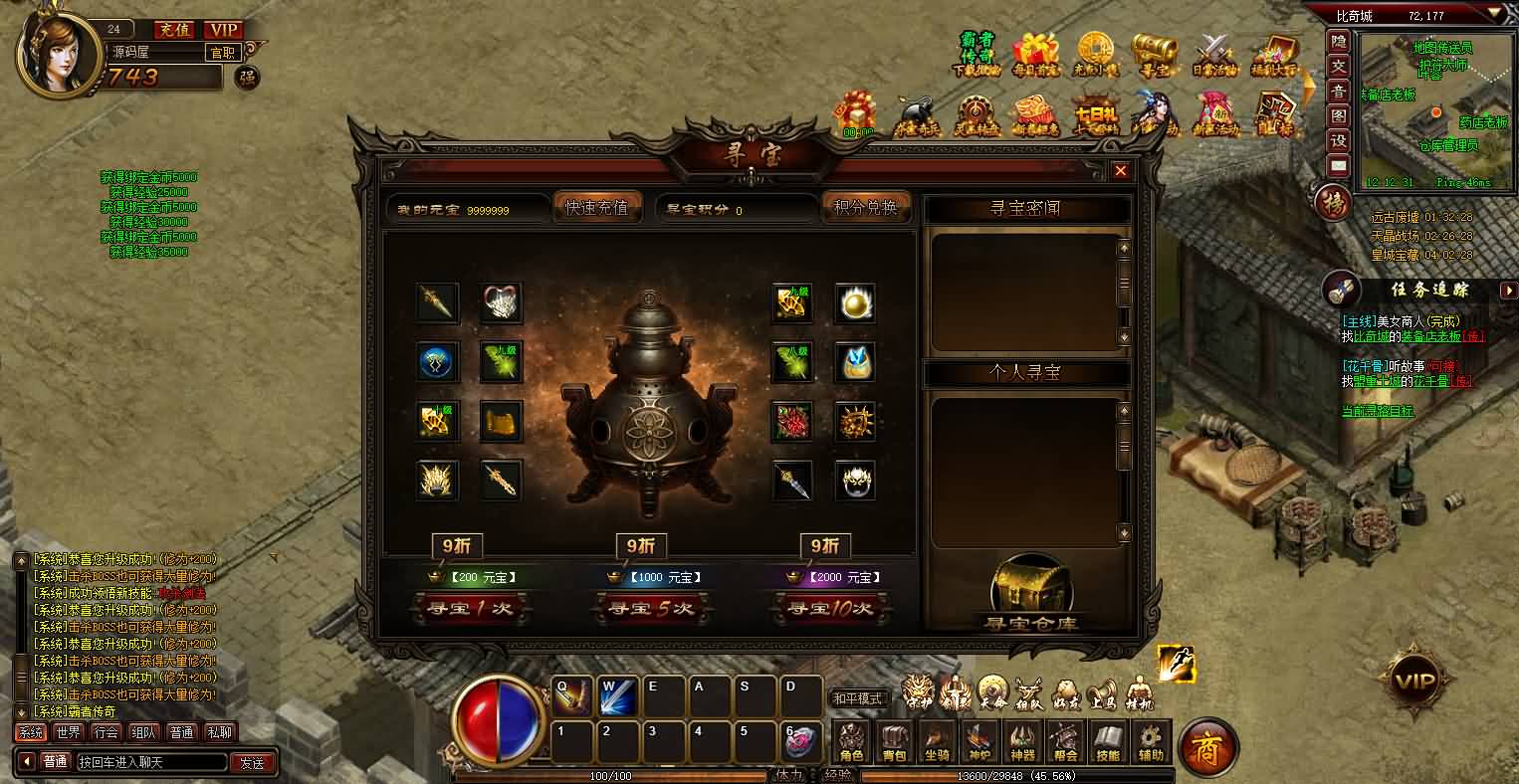
Task: Open the 背包 backpack
Action: pos(895,742)
